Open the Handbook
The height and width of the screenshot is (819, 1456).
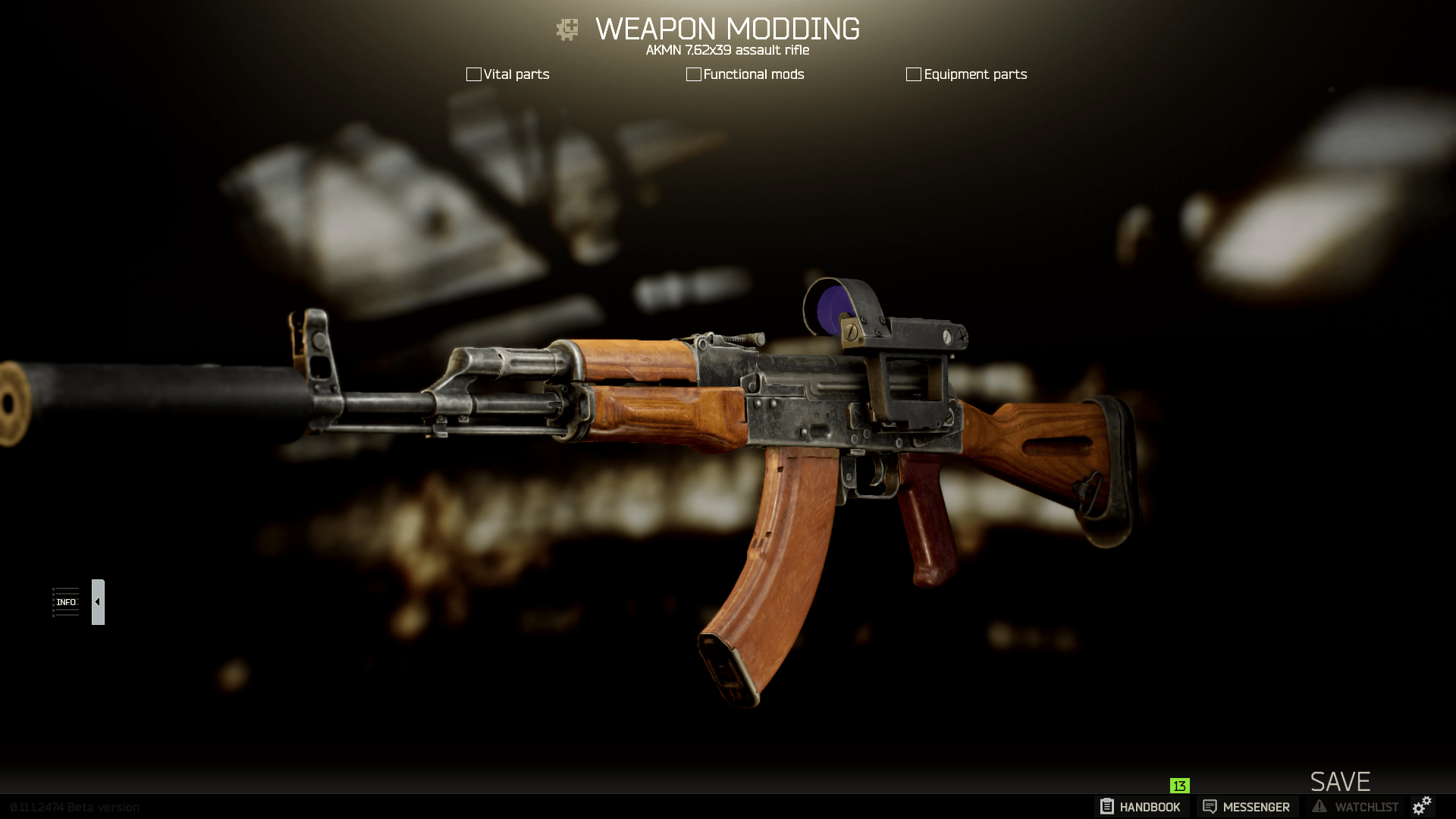(x=1141, y=807)
